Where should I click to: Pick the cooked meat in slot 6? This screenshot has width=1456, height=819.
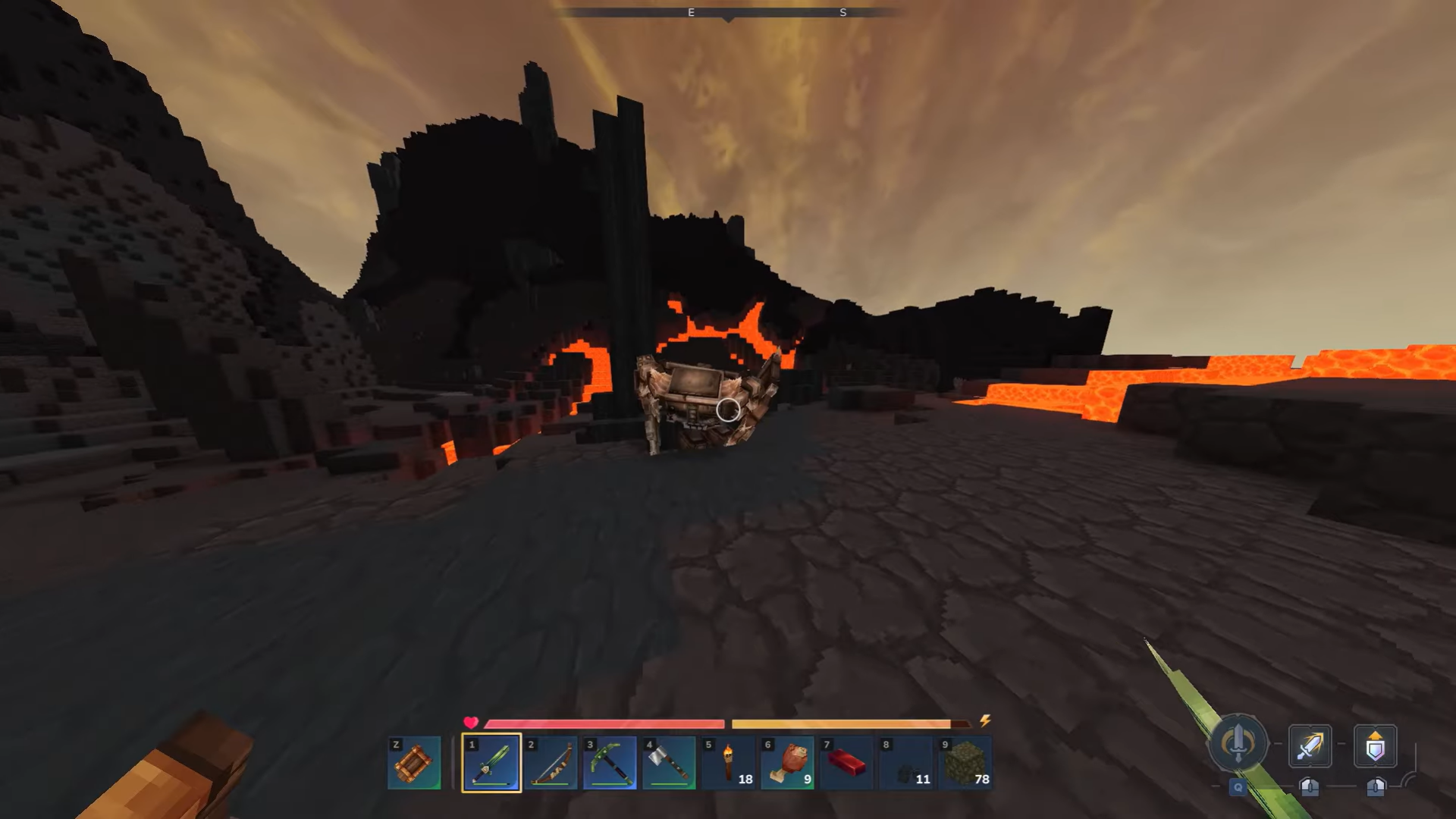click(787, 762)
